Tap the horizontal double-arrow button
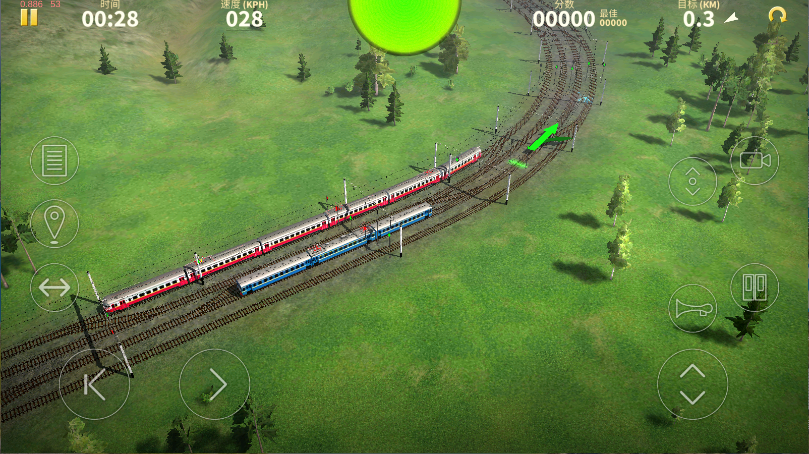Screen dimensions: 809x454 tap(54, 288)
